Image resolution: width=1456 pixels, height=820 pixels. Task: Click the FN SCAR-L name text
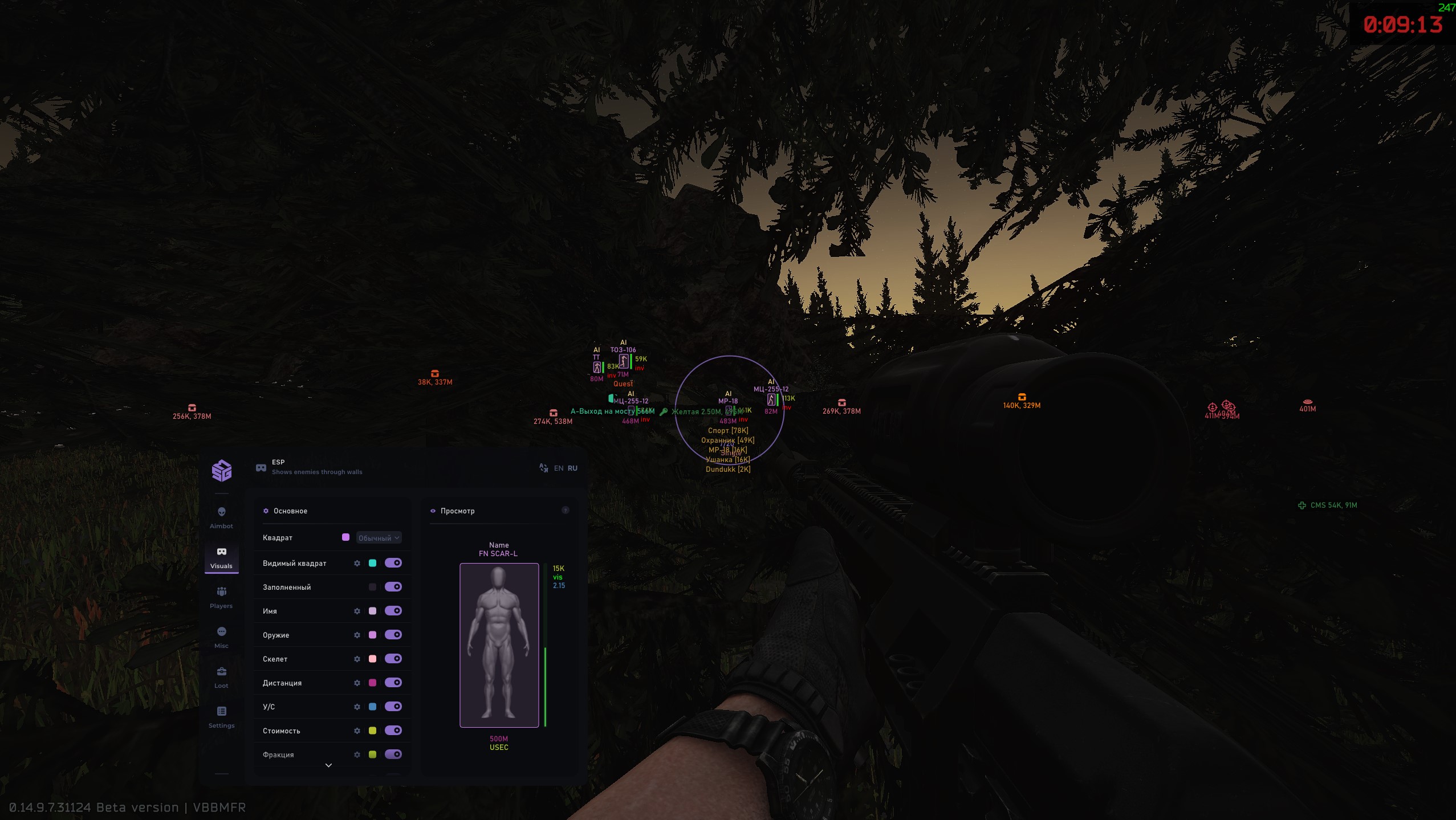pos(498,552)
